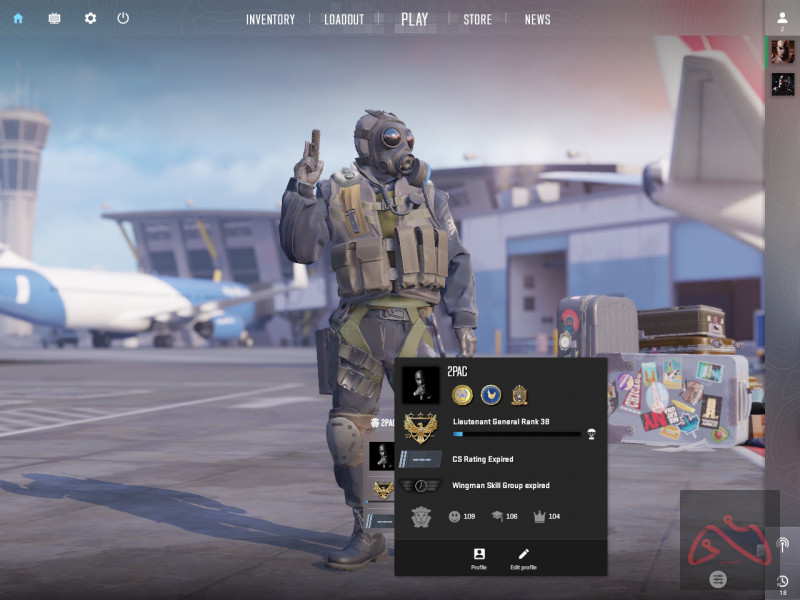This screenshot has width=800, height=600.
Task: Select the first friend avatar in the sidebar
Action: [783, 53]
